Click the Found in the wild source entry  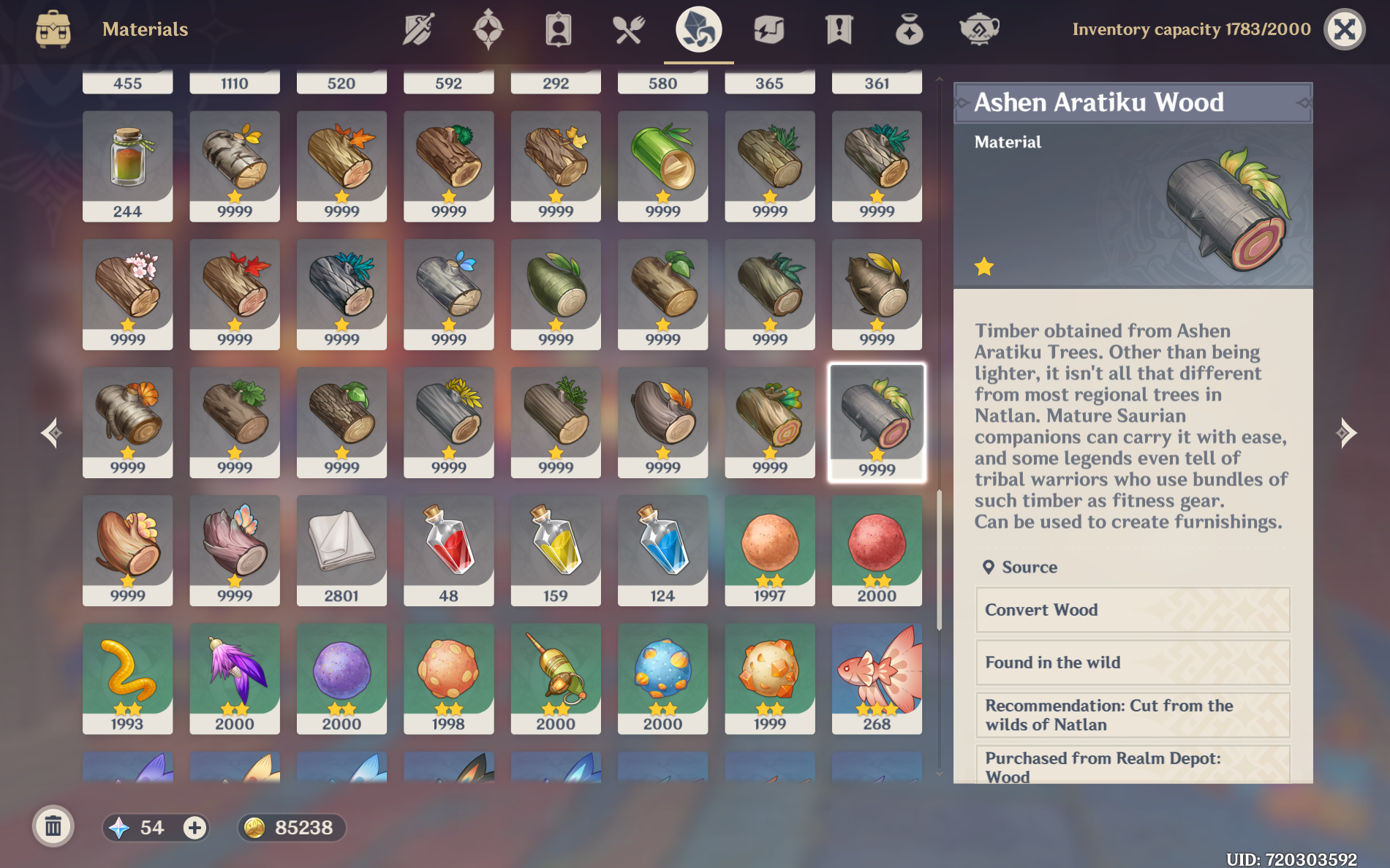[x=1132, y=663]
